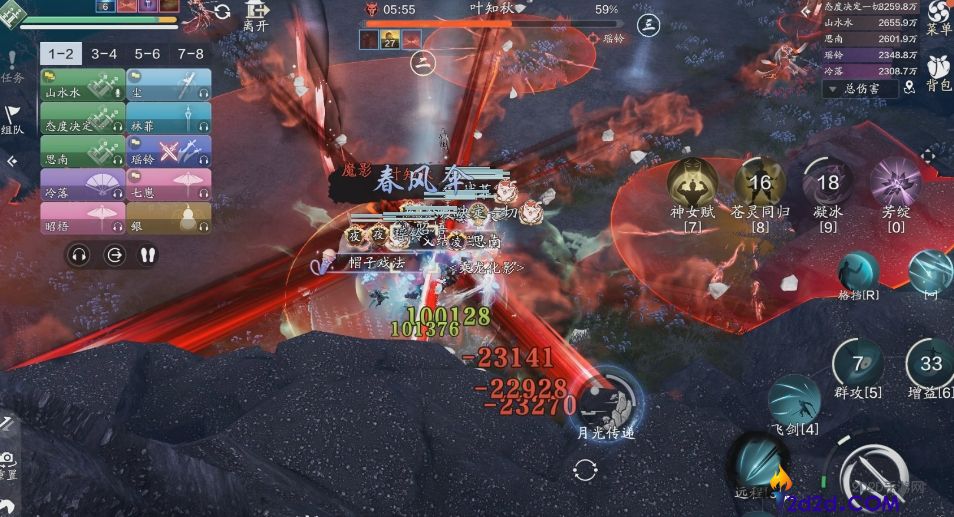Screen dimensions: 954x517
Task: Trigger the 月光传递 moonlight skill
Action: [606, 397]
